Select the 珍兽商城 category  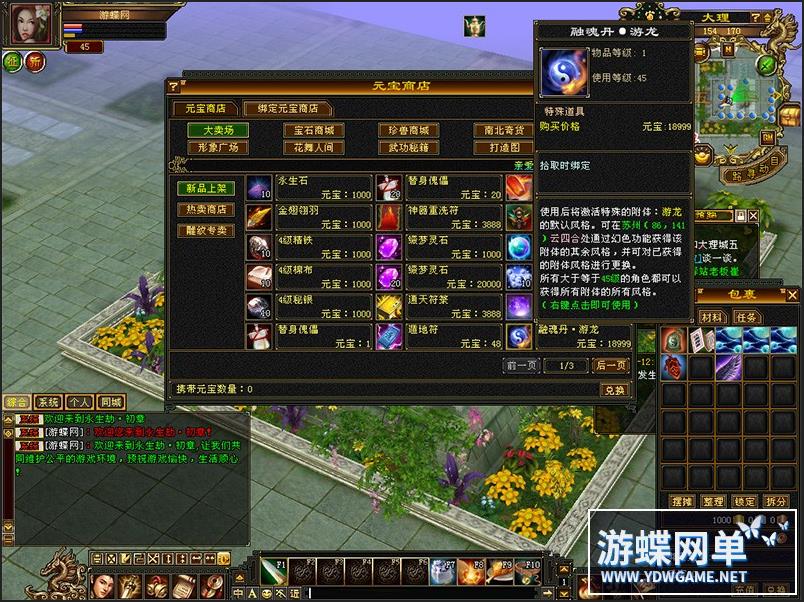point(408,130)
